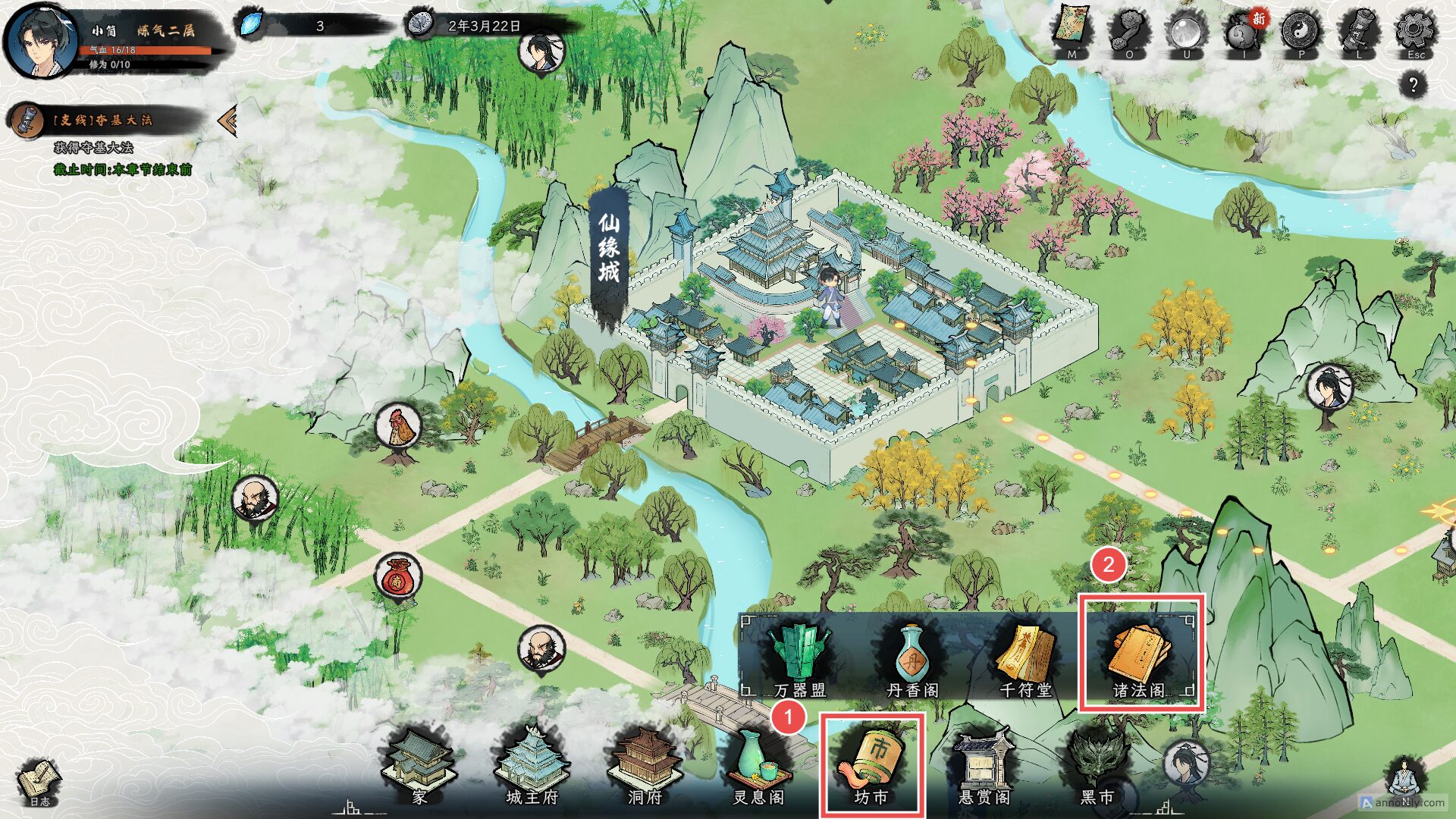Screen dimensions: 1456x819
Task: Click the yin-yang compass icon
Action: point(1301,32)
